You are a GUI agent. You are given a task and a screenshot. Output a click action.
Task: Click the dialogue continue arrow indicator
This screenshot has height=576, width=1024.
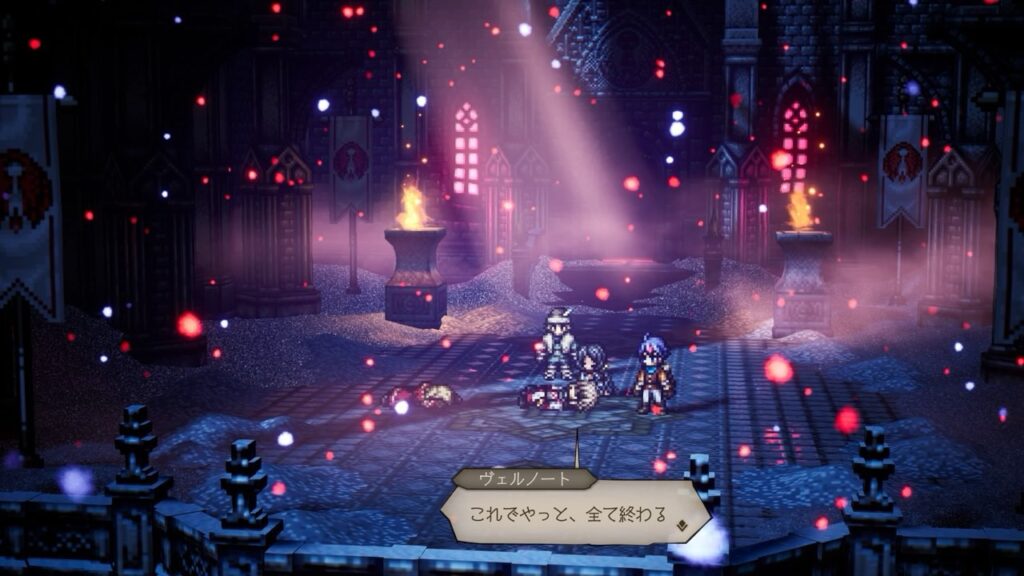682,520
